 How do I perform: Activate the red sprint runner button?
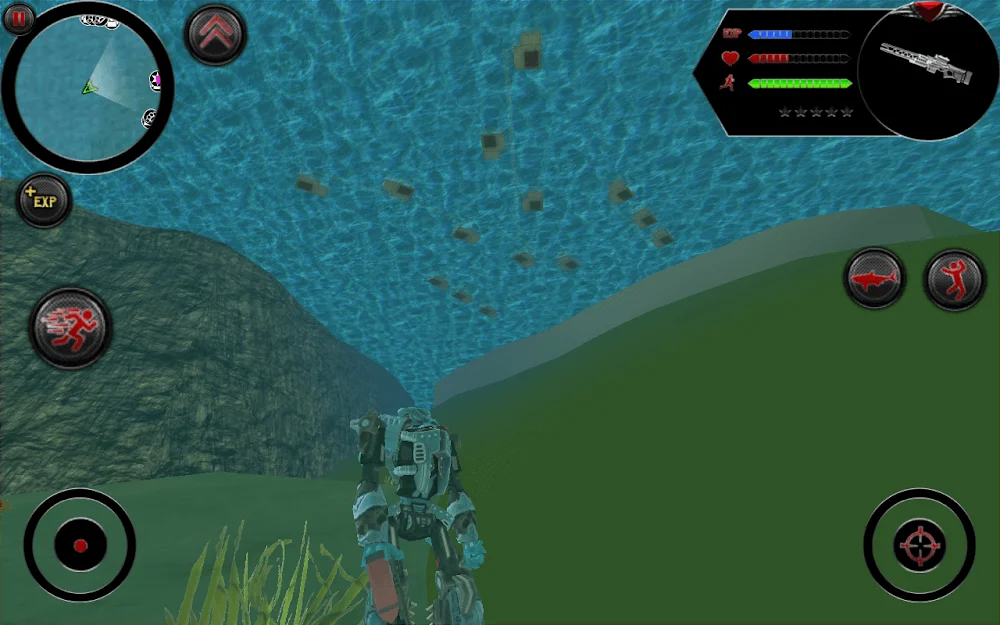(x=70, y=328)
